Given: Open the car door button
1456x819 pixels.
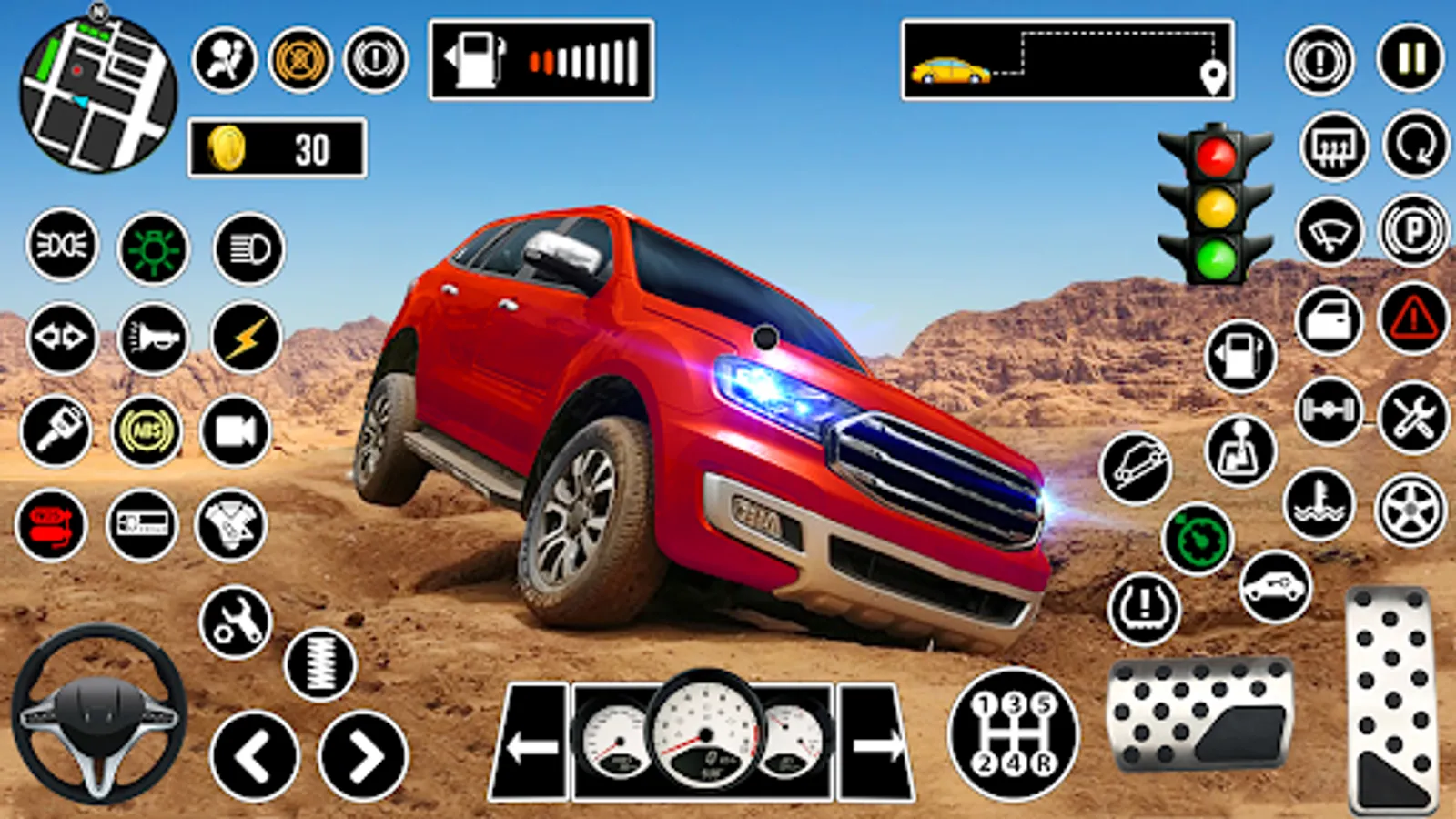Looking at the screenshot, I should (x=1330, y=320).
